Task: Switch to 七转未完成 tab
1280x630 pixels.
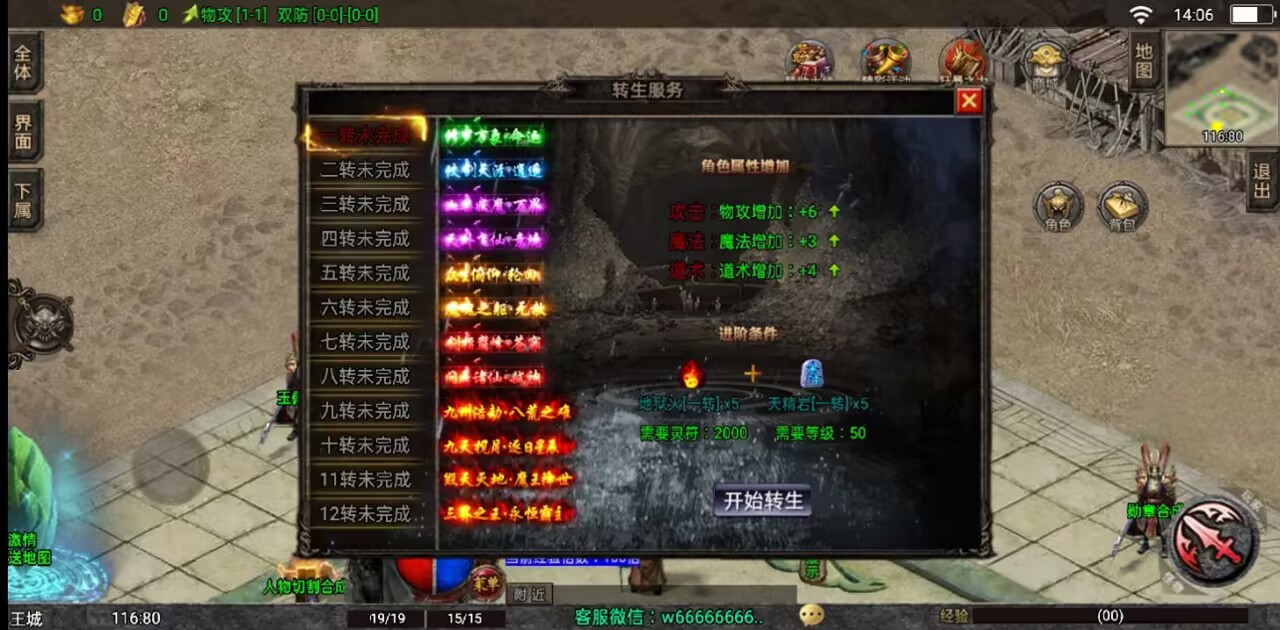Action: [x=365, y=342]
